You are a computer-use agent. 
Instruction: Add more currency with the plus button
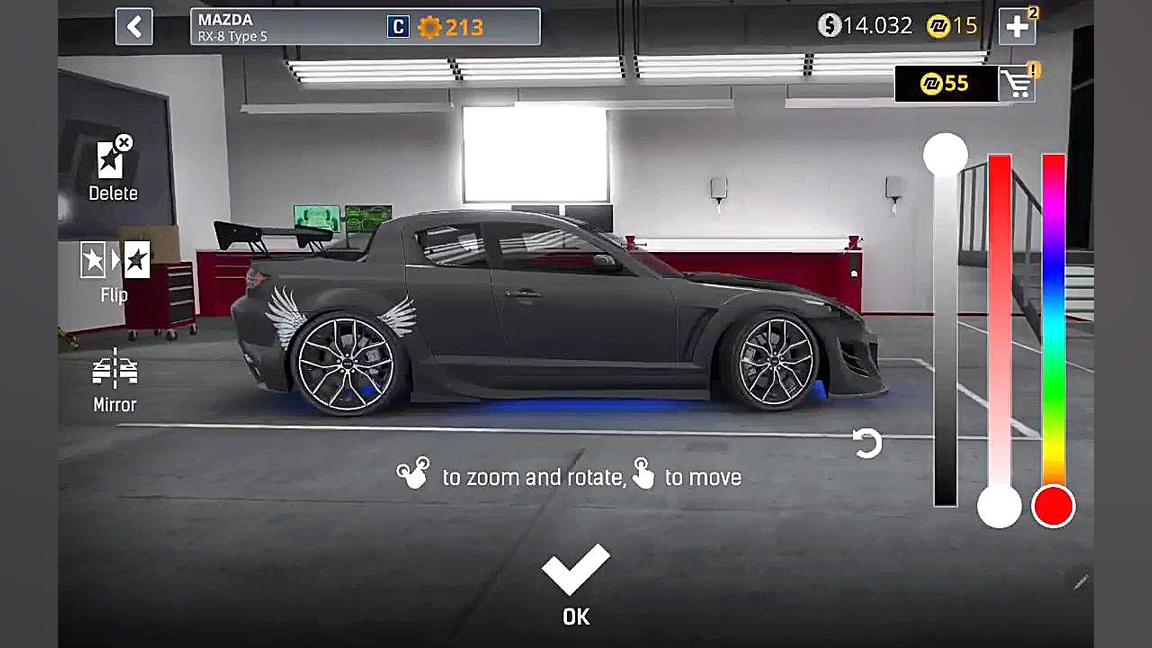[x=1017, y=27]
